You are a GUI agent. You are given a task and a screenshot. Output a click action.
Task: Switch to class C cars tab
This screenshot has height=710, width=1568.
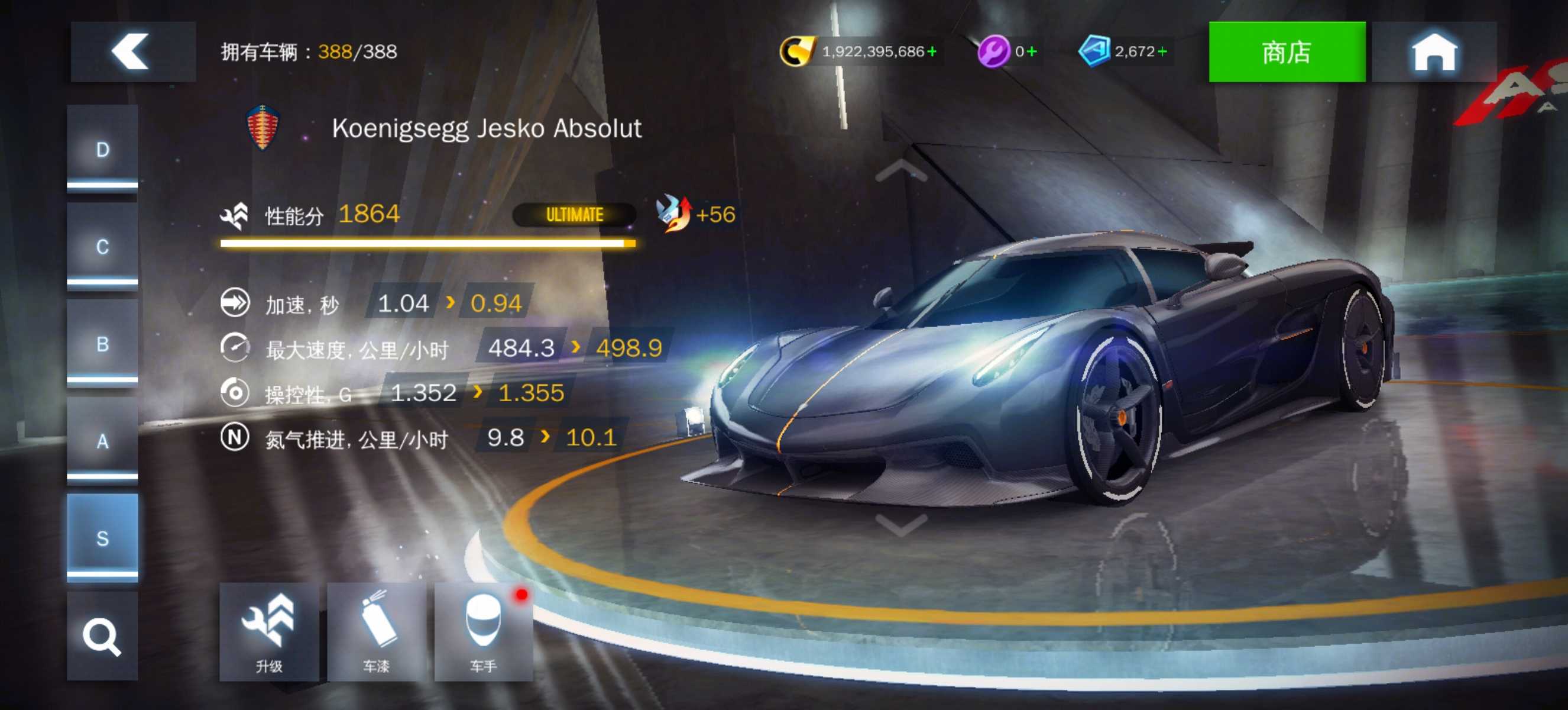pyautogui.click(x=102, y=246)
